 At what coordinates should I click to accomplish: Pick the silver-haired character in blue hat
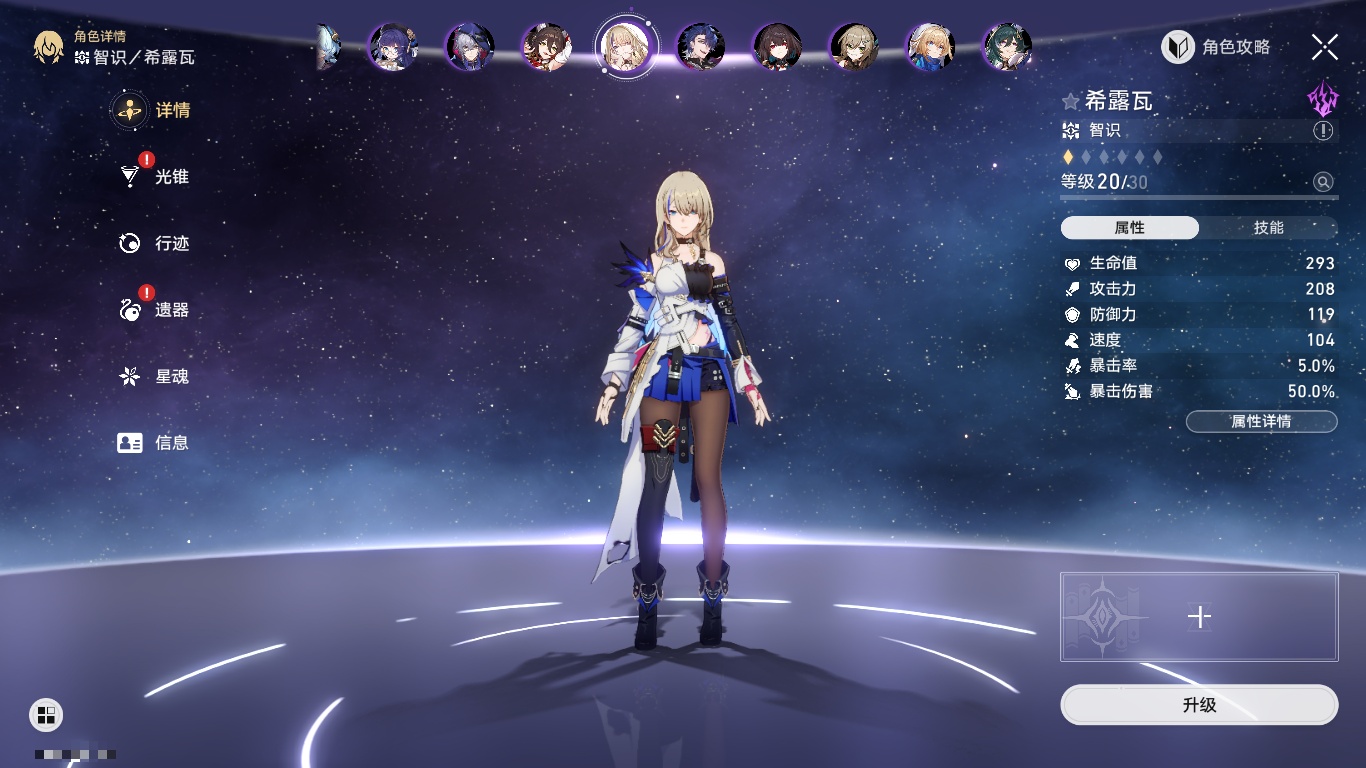click(x=469, y=47)
